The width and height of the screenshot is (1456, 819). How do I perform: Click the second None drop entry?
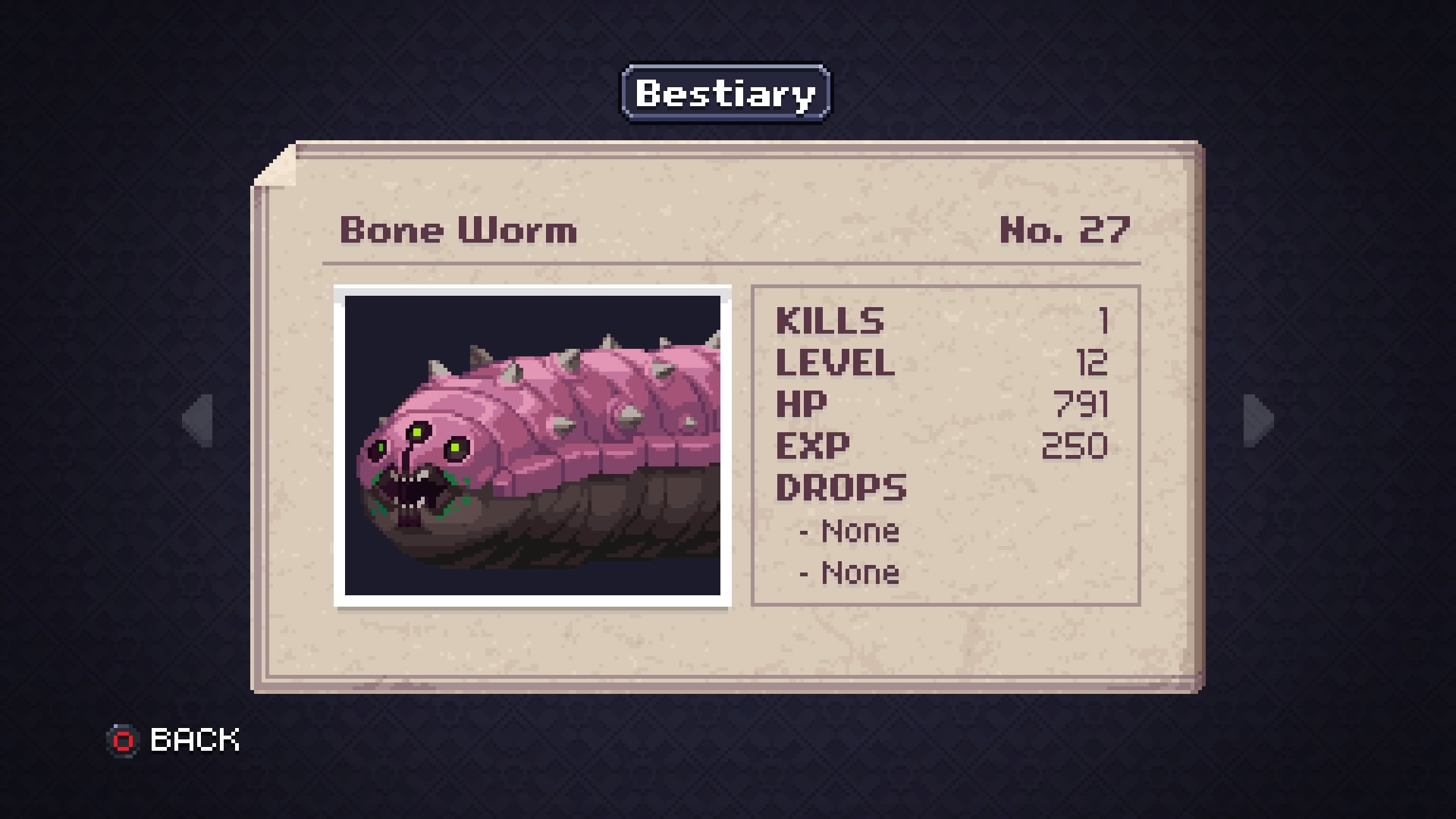(x=849, y=573)
